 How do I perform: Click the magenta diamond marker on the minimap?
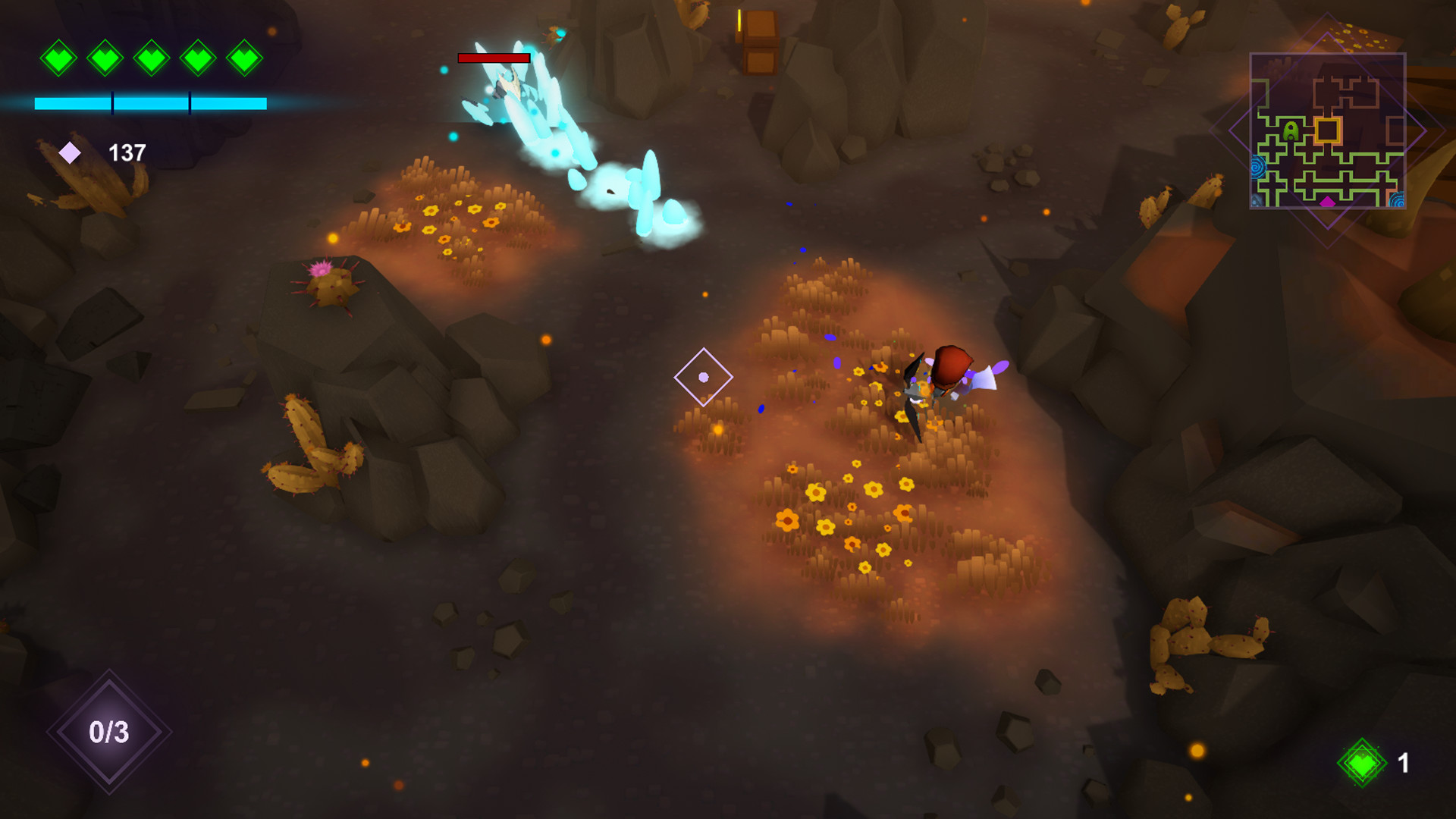point(1328,202)
